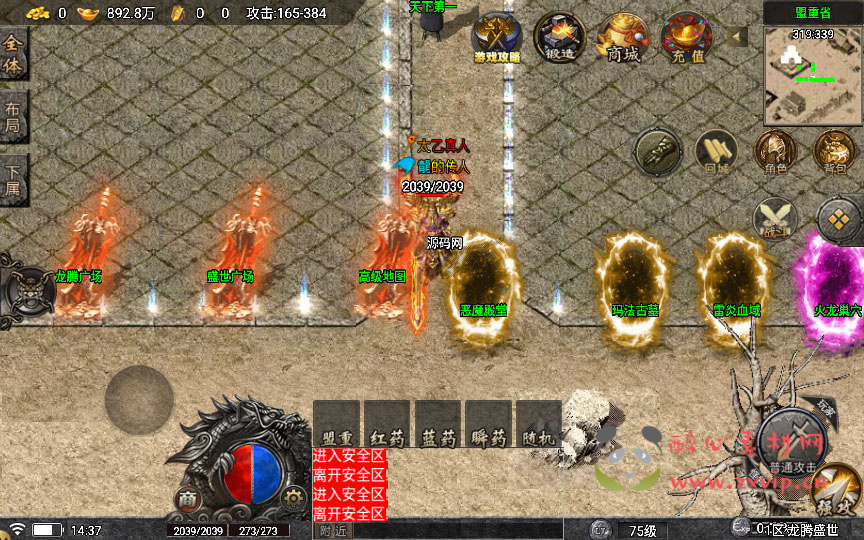Use the 随机 random teleport slot
The height and width of the screenshot is (540, 864).
[539, 423]
